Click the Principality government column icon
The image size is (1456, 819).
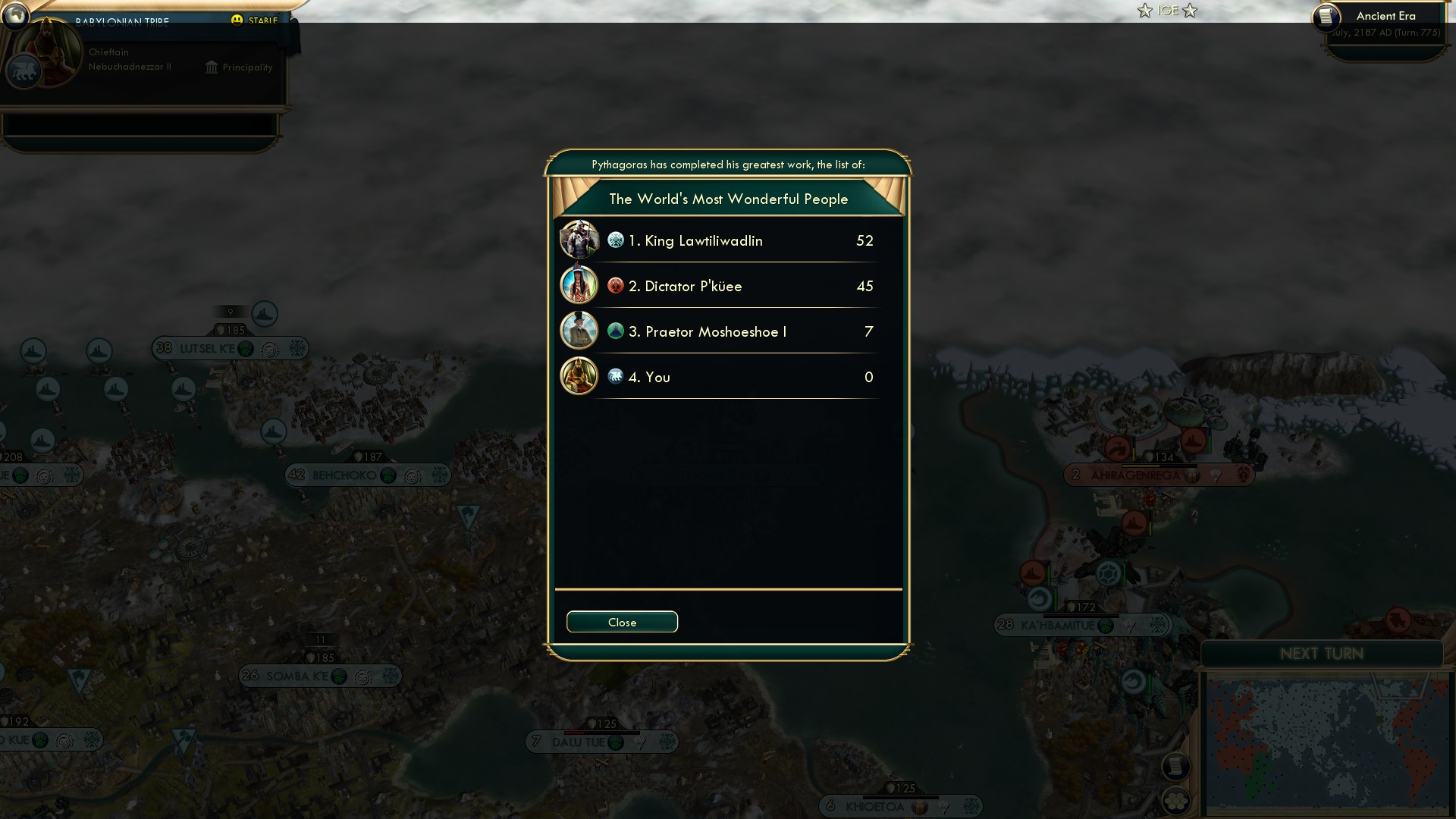pos(211,67)
